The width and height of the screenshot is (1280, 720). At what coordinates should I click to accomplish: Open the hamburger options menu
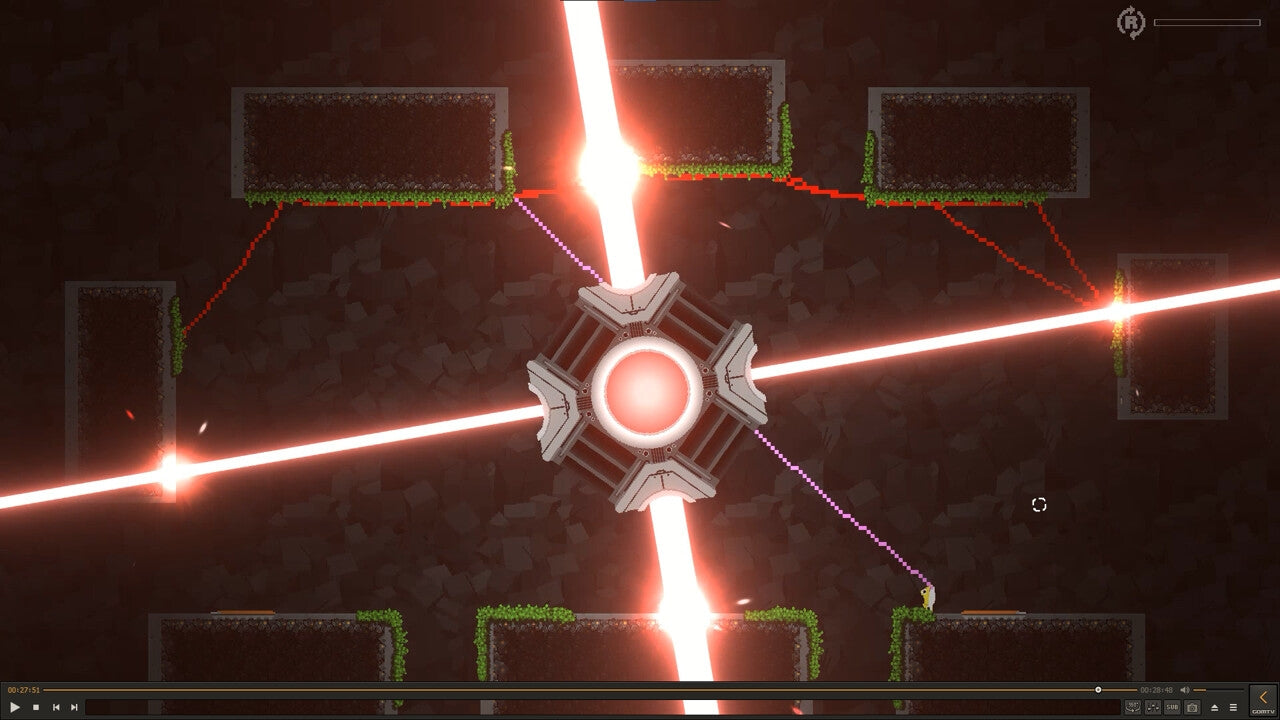(1233, 706)
